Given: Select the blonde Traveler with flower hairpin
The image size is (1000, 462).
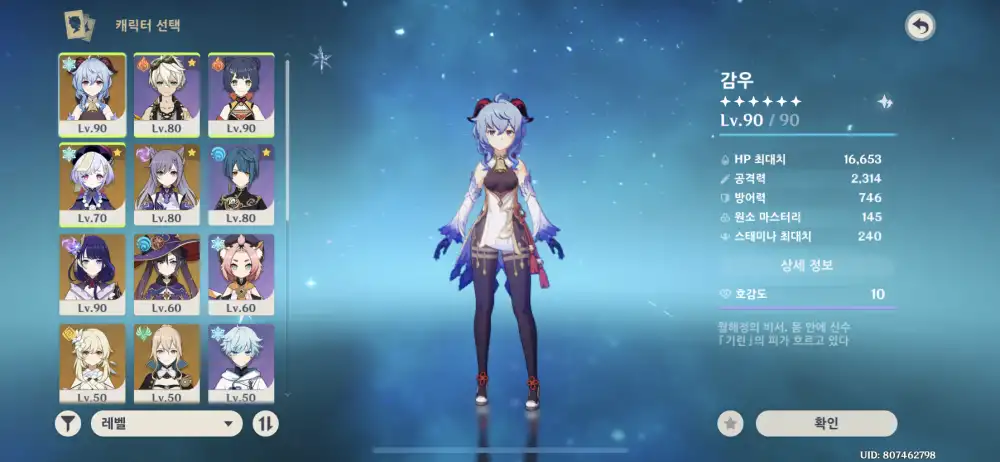Looking at the screenshot, I should pos(92,362).
